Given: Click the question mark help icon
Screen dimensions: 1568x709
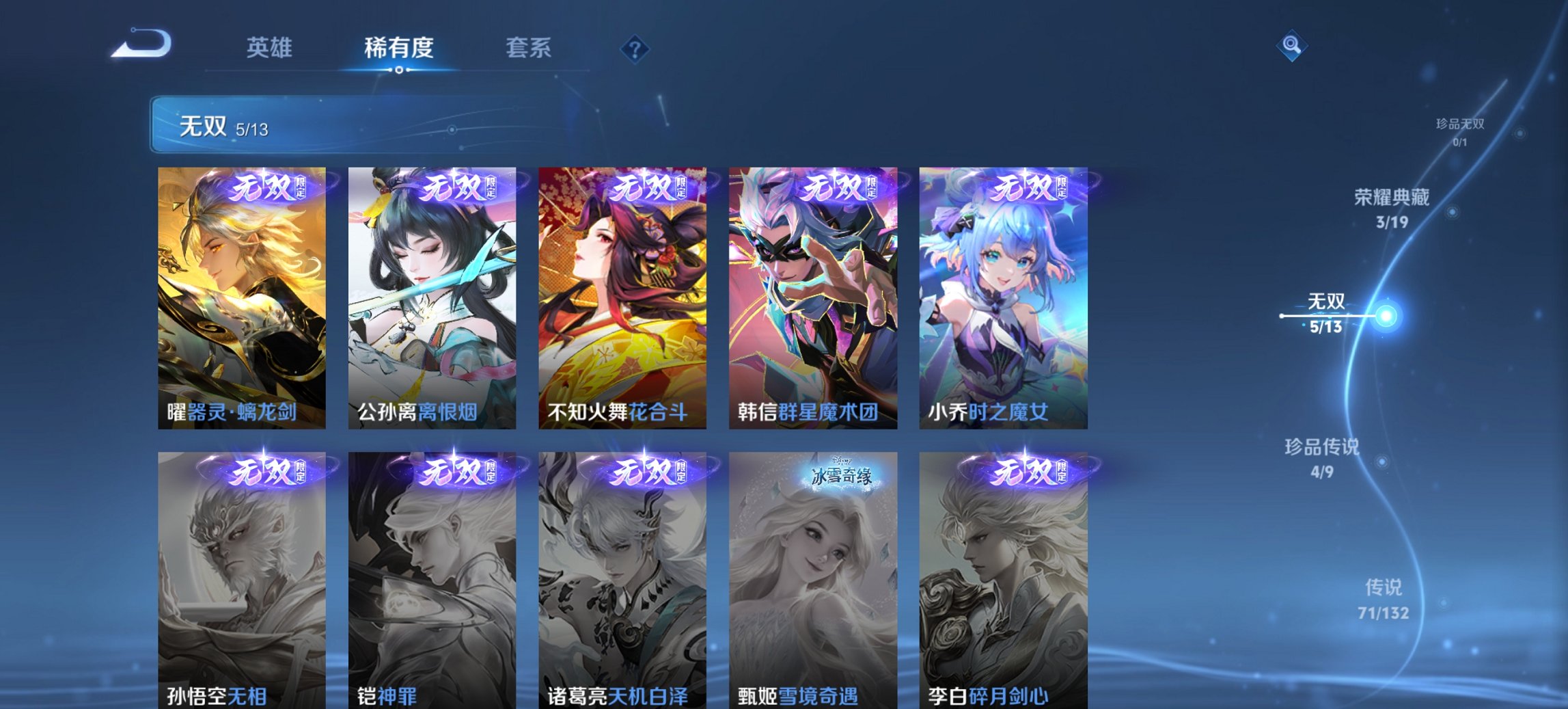Looking at the screenshot, I should tap(634, 48).
